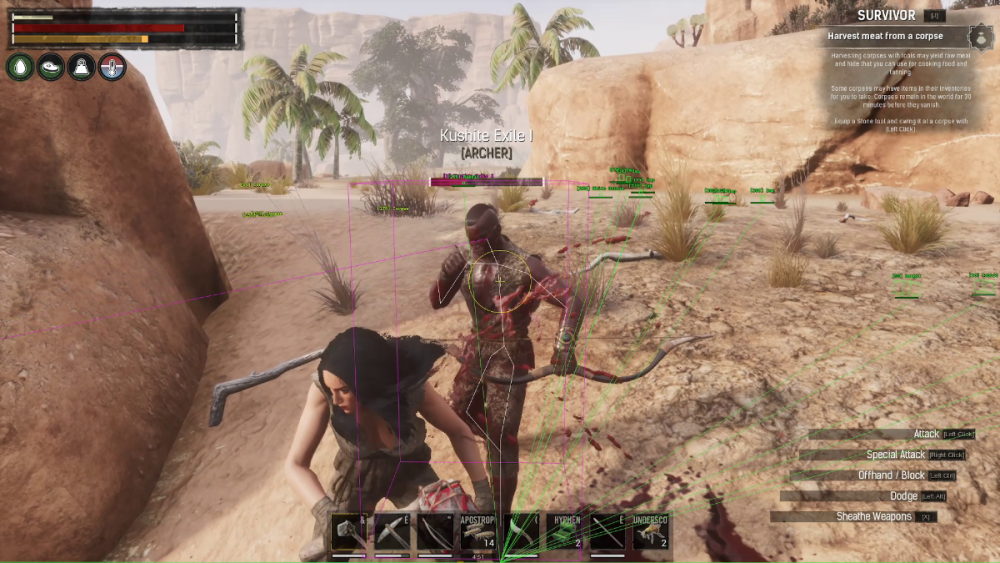Open the Survivor journey header
Screen dimensions: 1000x563
click(886, 15)
